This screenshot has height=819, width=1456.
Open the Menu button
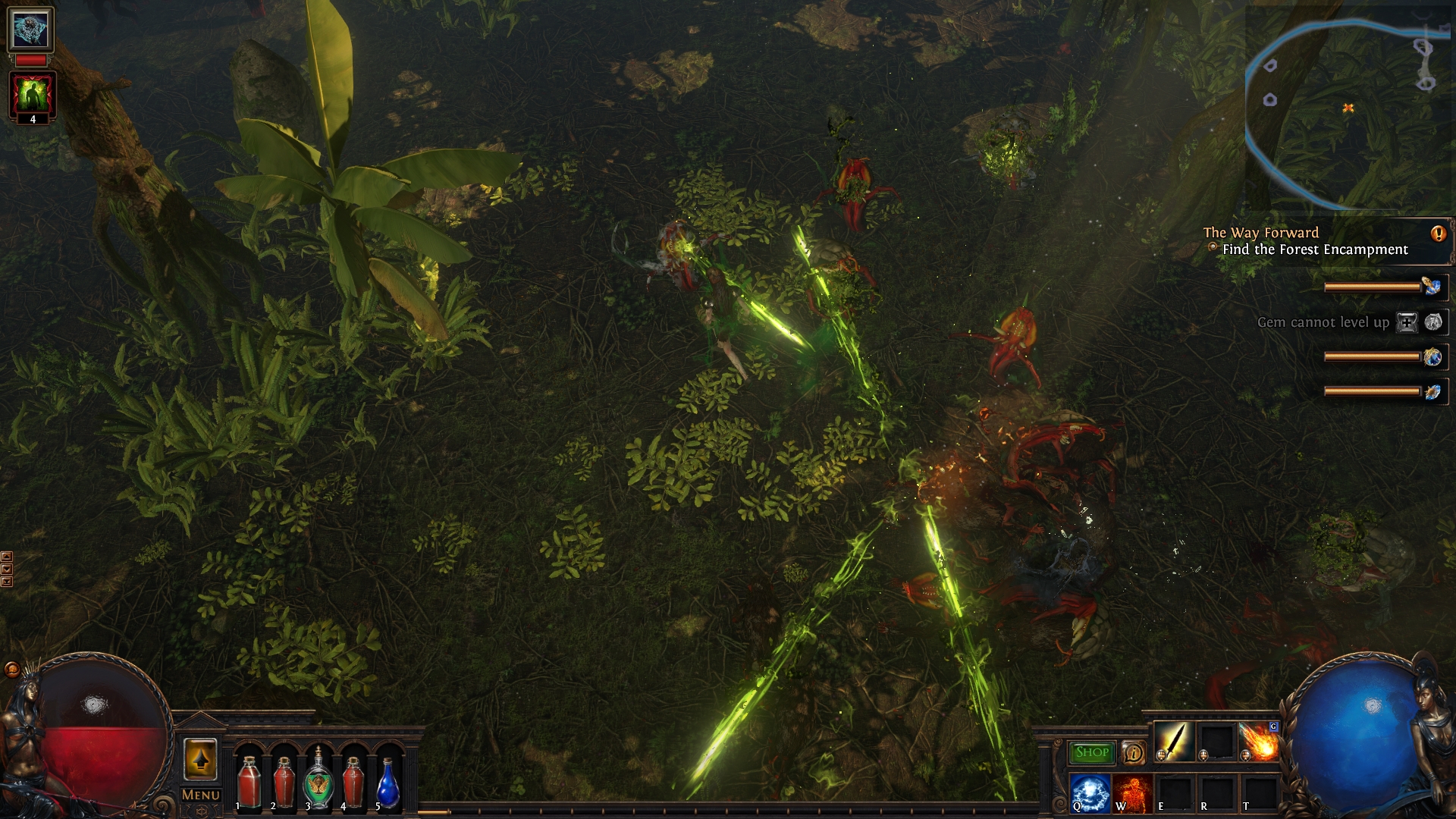coord(200,795)
